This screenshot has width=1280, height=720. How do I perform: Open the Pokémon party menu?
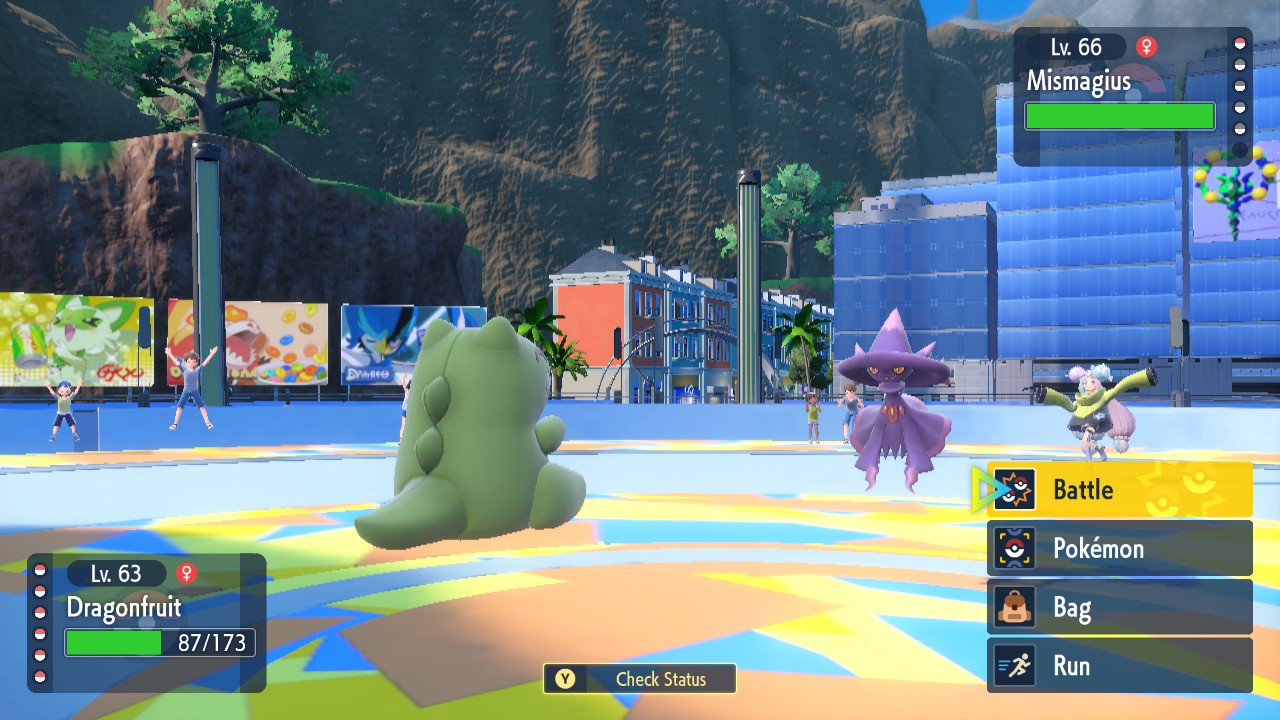tap(1119, 548)
